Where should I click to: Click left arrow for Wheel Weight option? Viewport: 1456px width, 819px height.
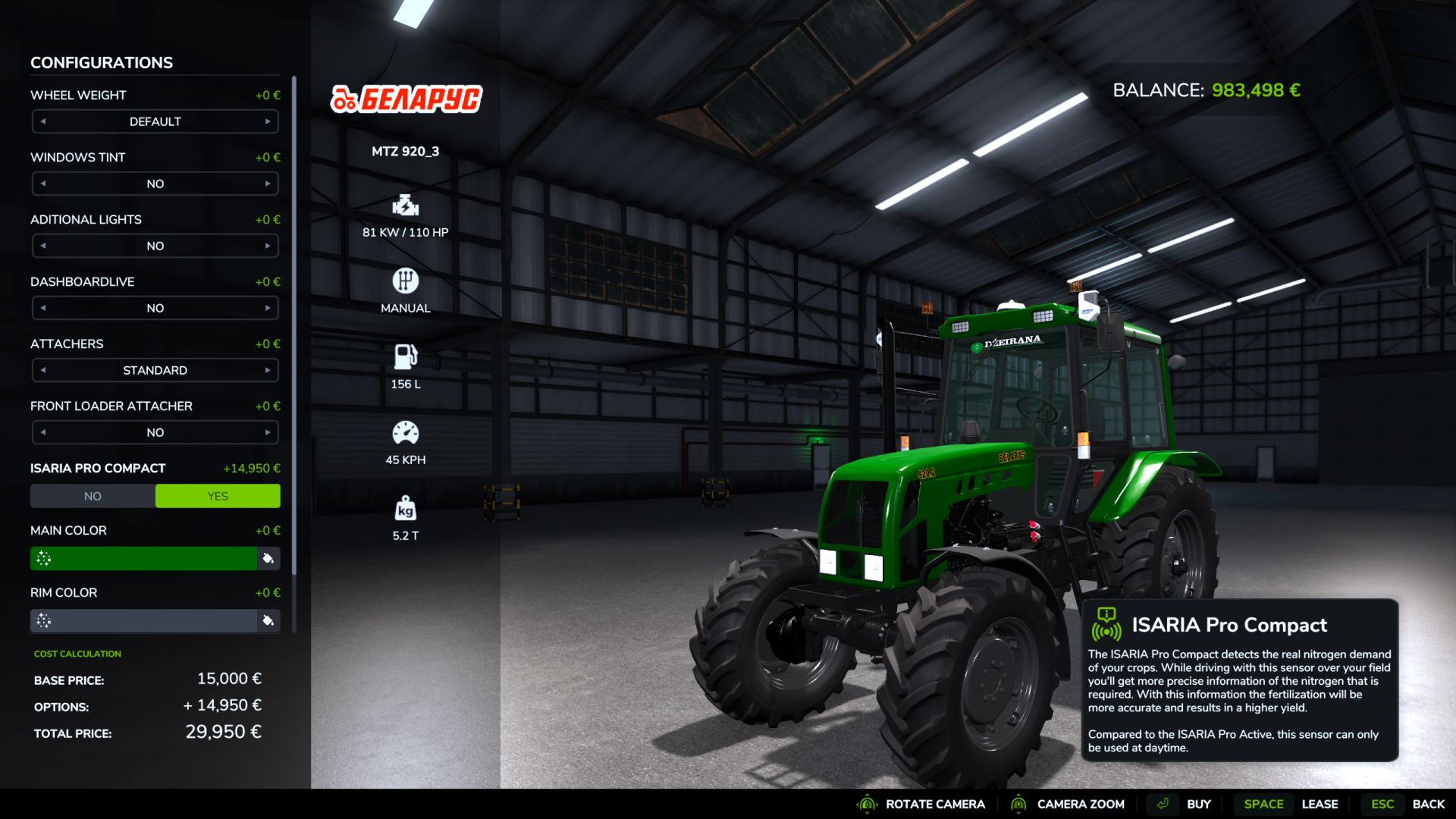click(43, 121)
